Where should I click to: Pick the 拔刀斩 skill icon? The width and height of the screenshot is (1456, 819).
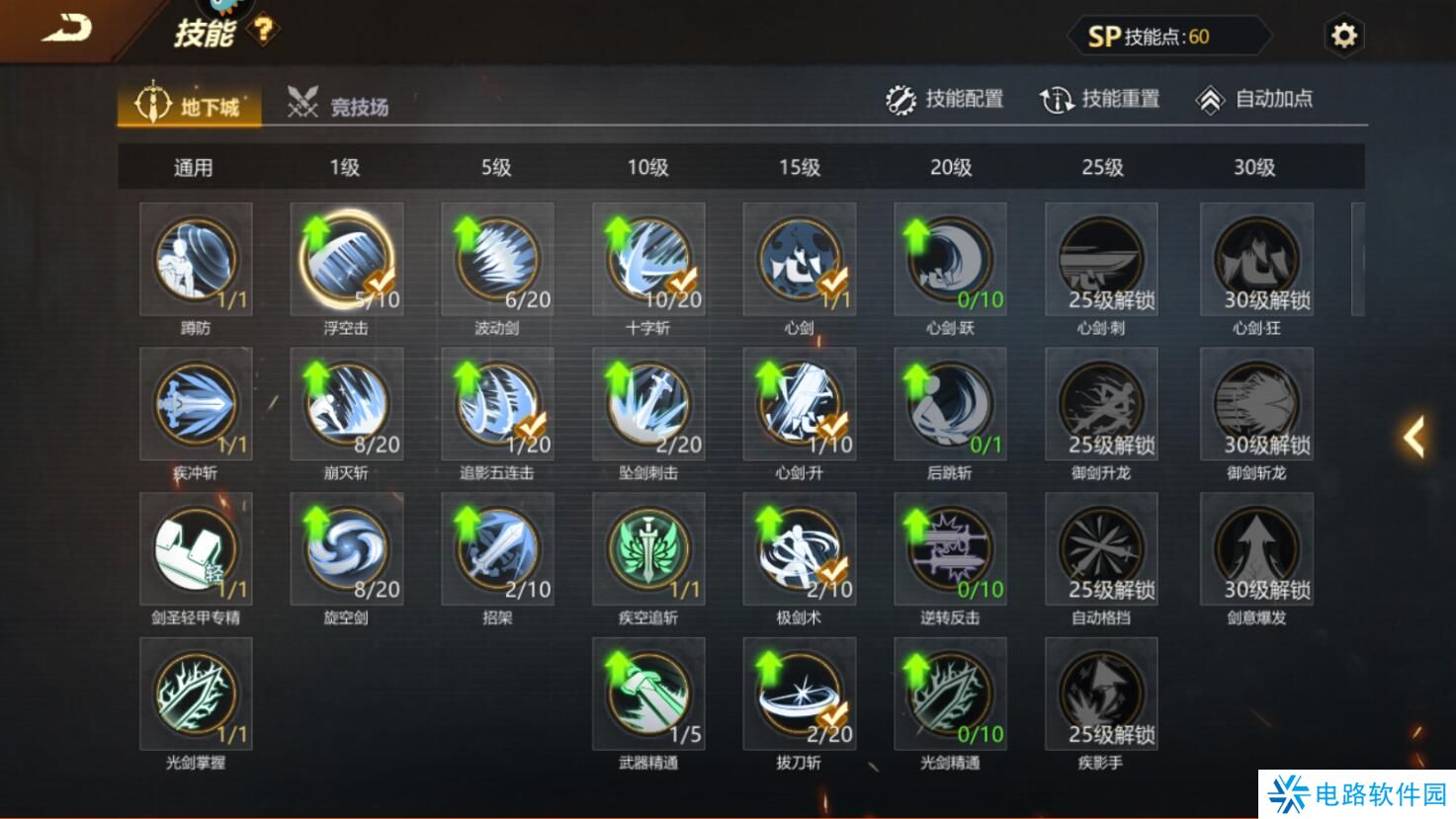coord(800,694)
